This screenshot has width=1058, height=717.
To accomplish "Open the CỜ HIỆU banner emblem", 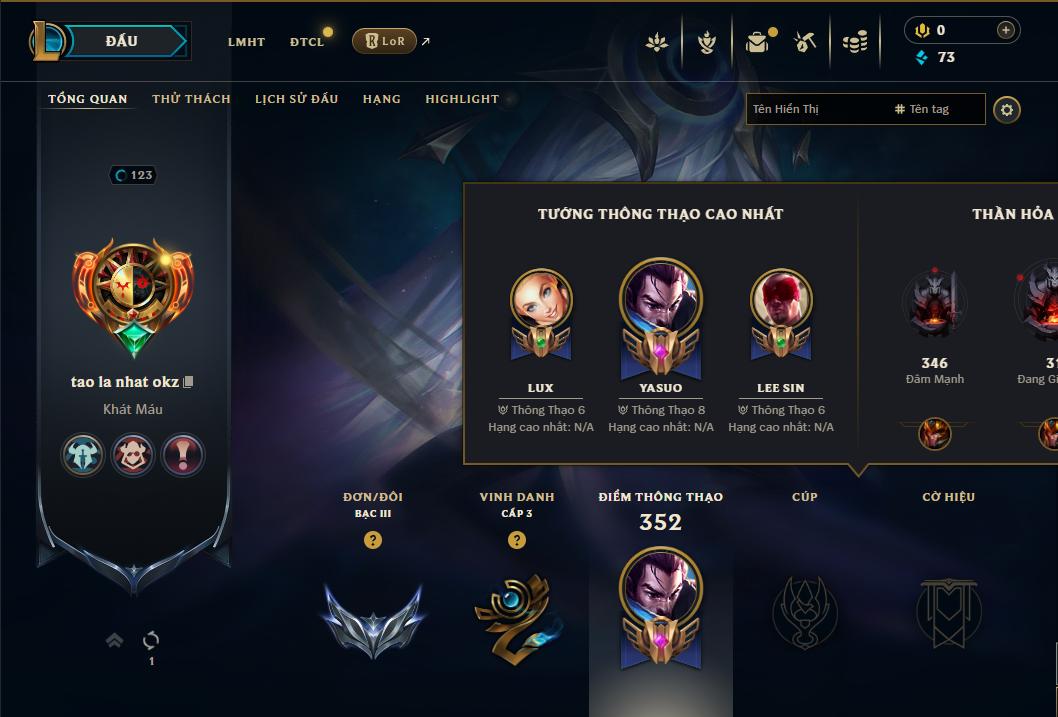I will point(948,610).
